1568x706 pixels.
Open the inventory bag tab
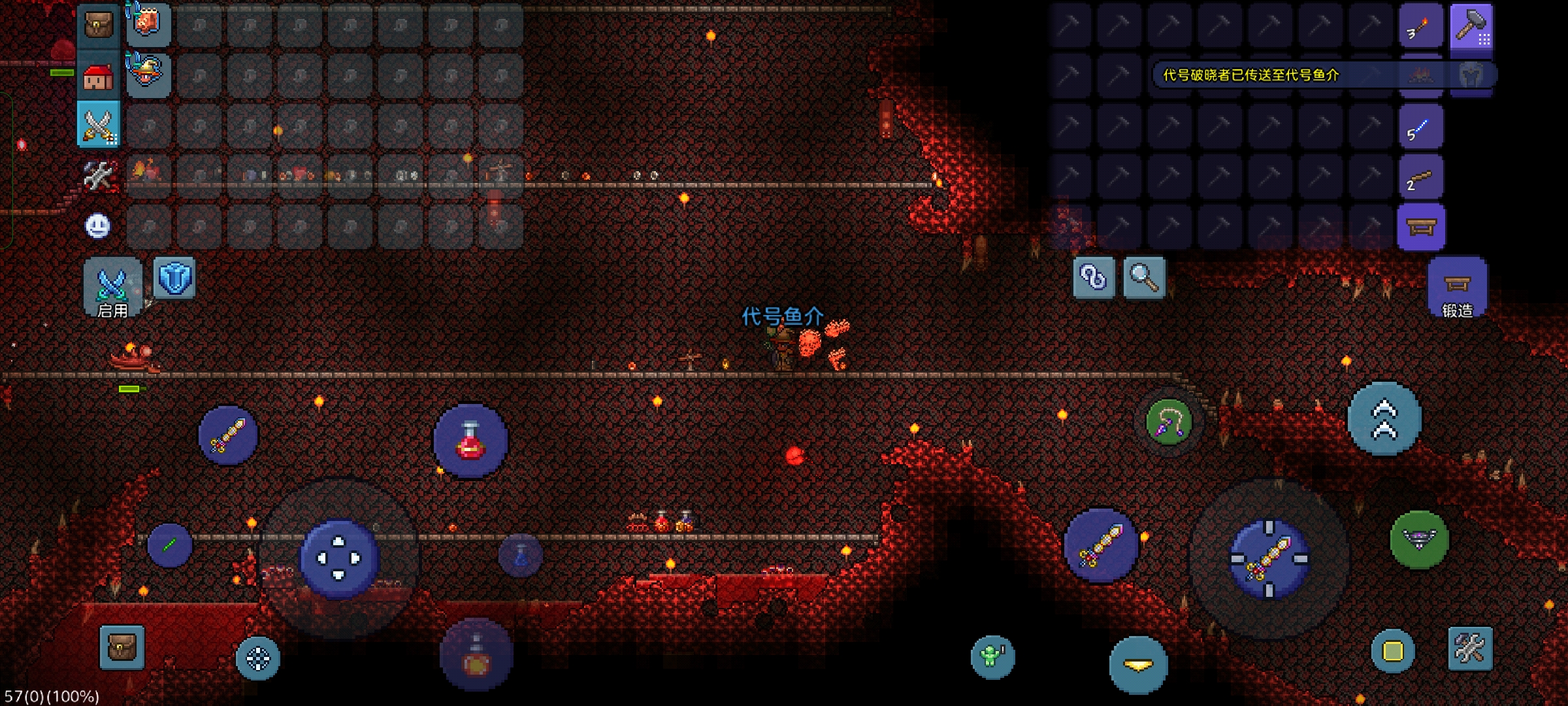click(99, 25)
